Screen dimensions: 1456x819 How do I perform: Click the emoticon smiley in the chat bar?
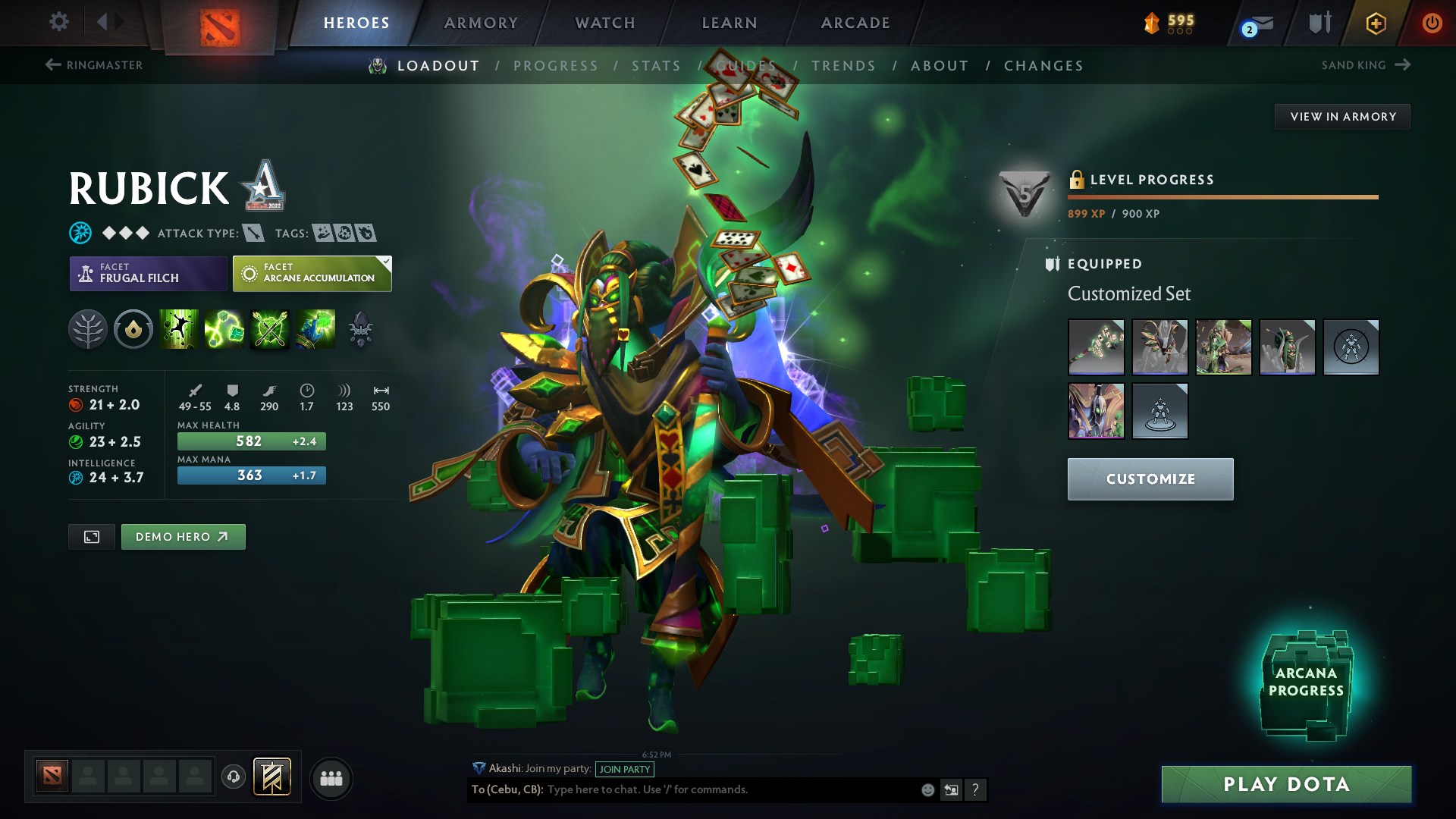(927, 789)
